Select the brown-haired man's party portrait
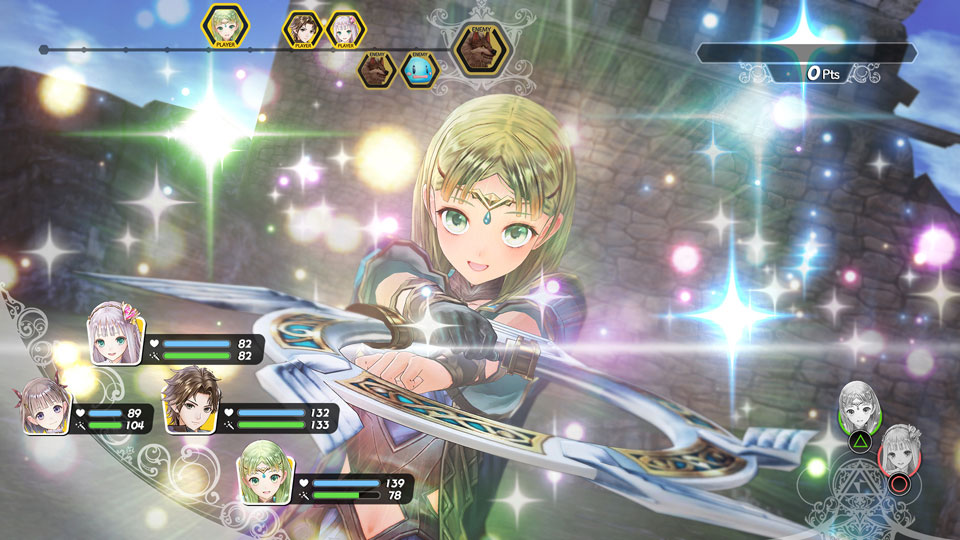The image size is (960, 540). [188, 397]
